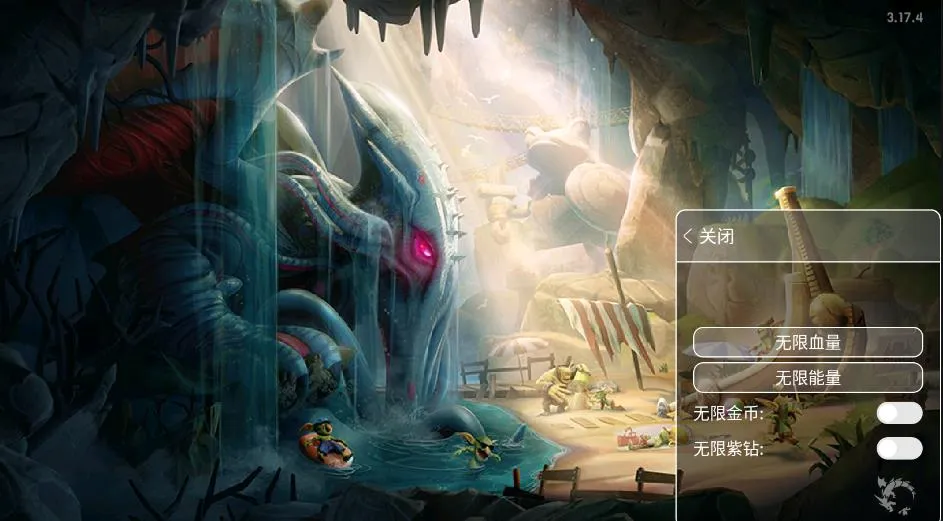Image resolution: width=943 pixels, height=521 pixels.
Task: Close the cheat panel via 关闭
Action: pos(709,237)
